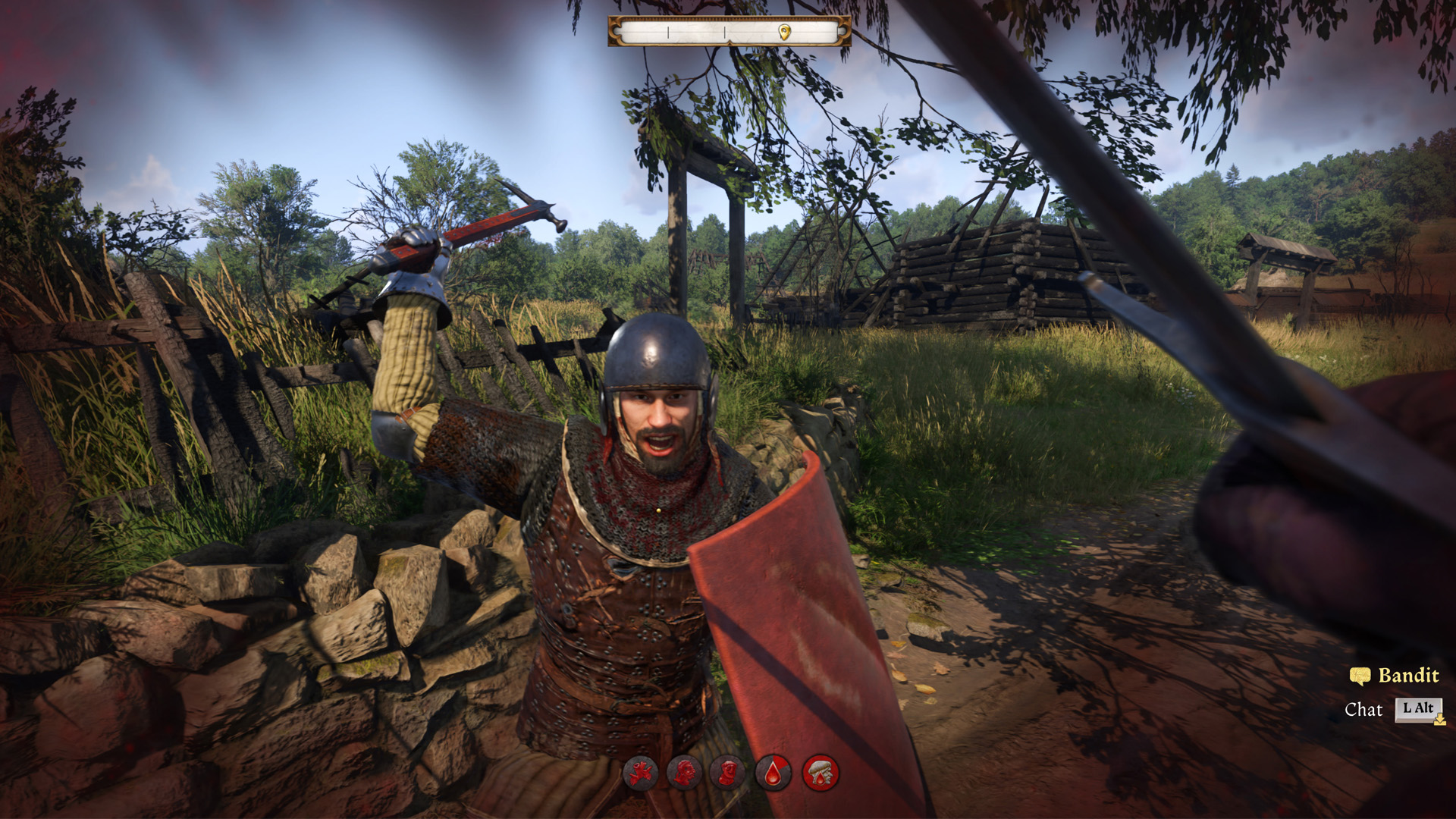Check the red head-and-shoulder injury icon
The height and width of the screenshot is (819, 1456).
pos(685,773)
